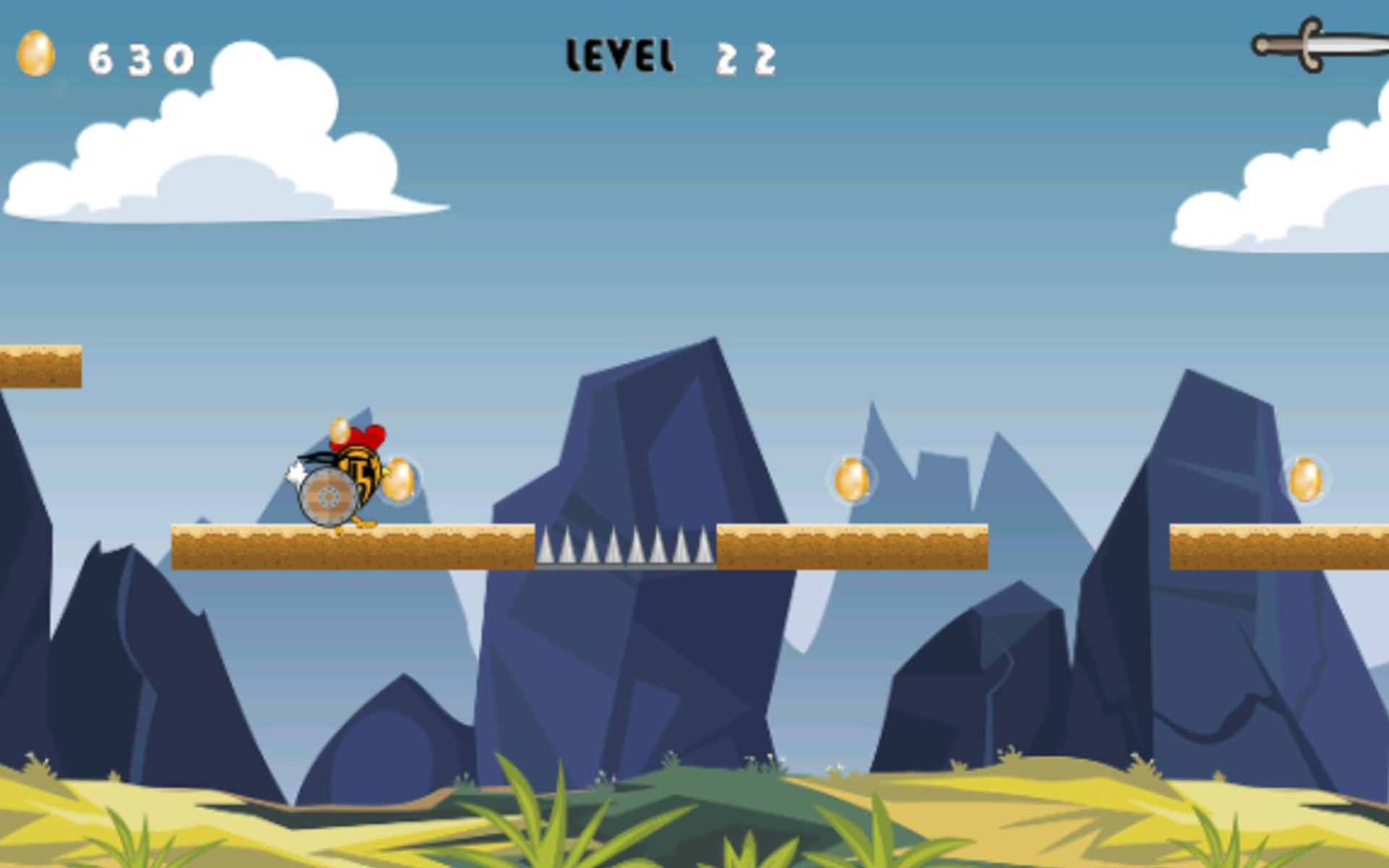Click the score counter showing 630
This screenshot has height=868, width=1389.
click(x=141, y=58)
